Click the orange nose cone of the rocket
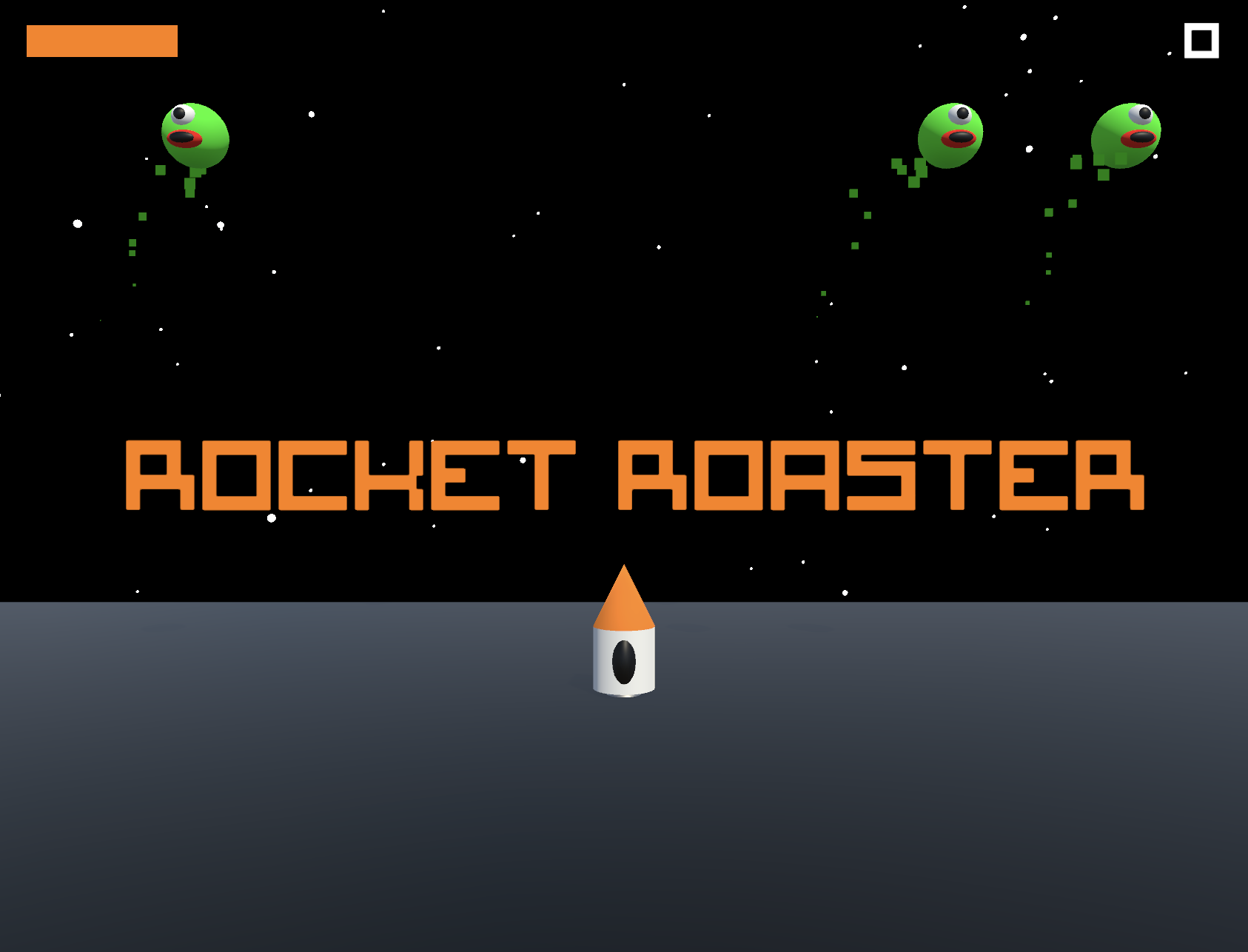1248x952 pixels. 624,594
